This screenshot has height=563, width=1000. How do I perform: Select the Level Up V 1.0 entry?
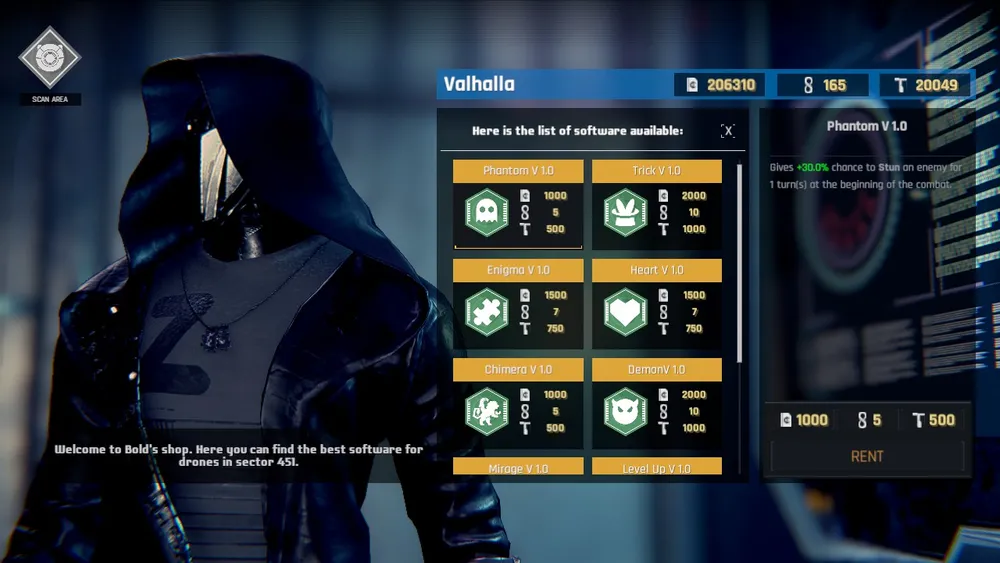(x=657, y=467)
